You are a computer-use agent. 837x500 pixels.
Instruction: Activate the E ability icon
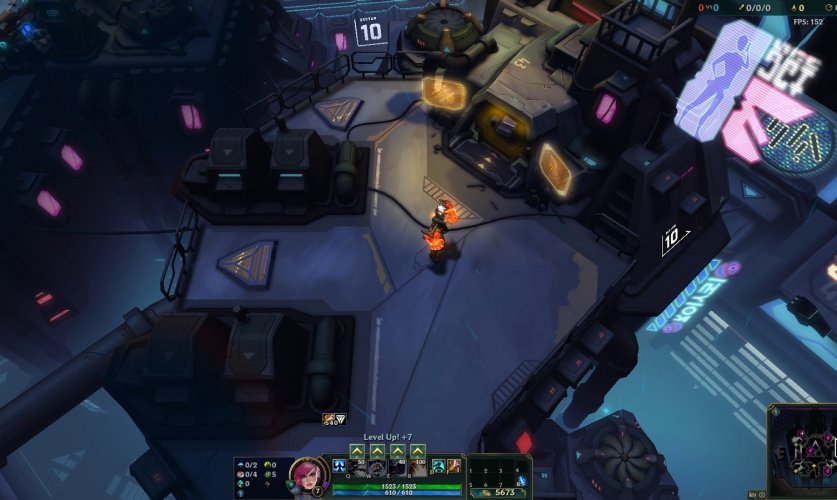[397, 467]
